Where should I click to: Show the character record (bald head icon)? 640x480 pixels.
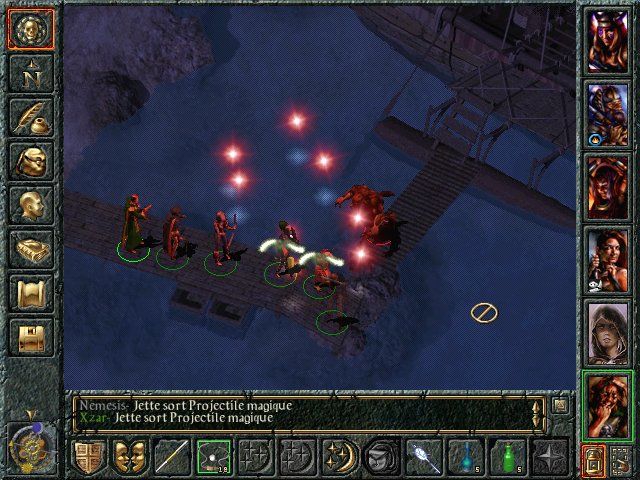pos(30,205)
